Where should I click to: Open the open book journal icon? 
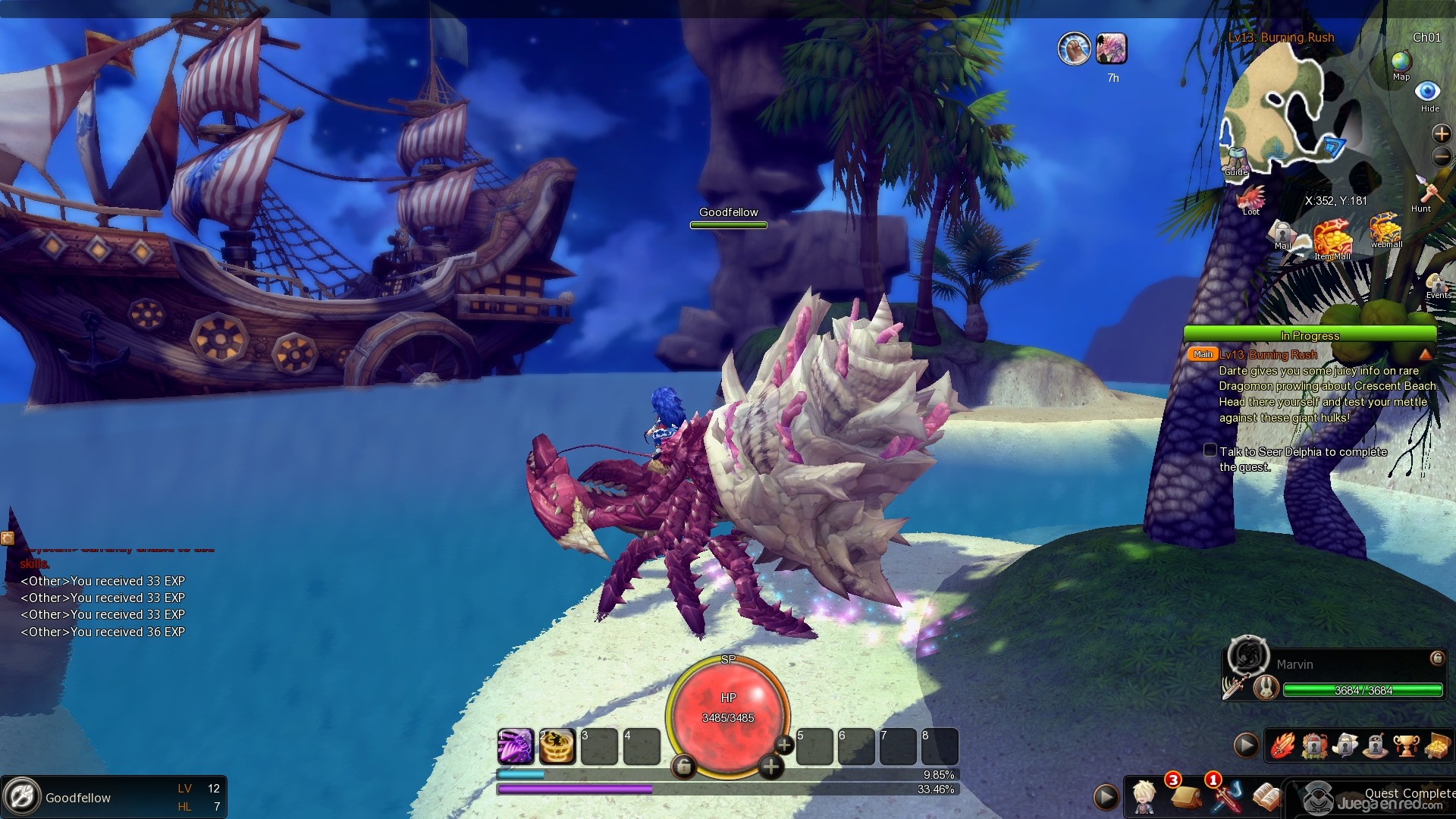[1265, 796]
